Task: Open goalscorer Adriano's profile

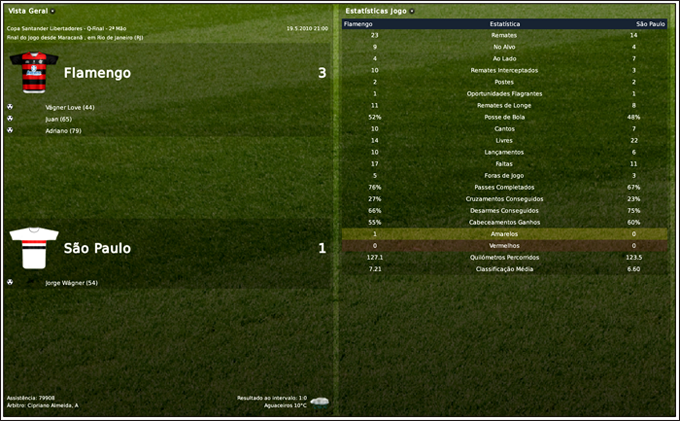Action: click(63, 131)
